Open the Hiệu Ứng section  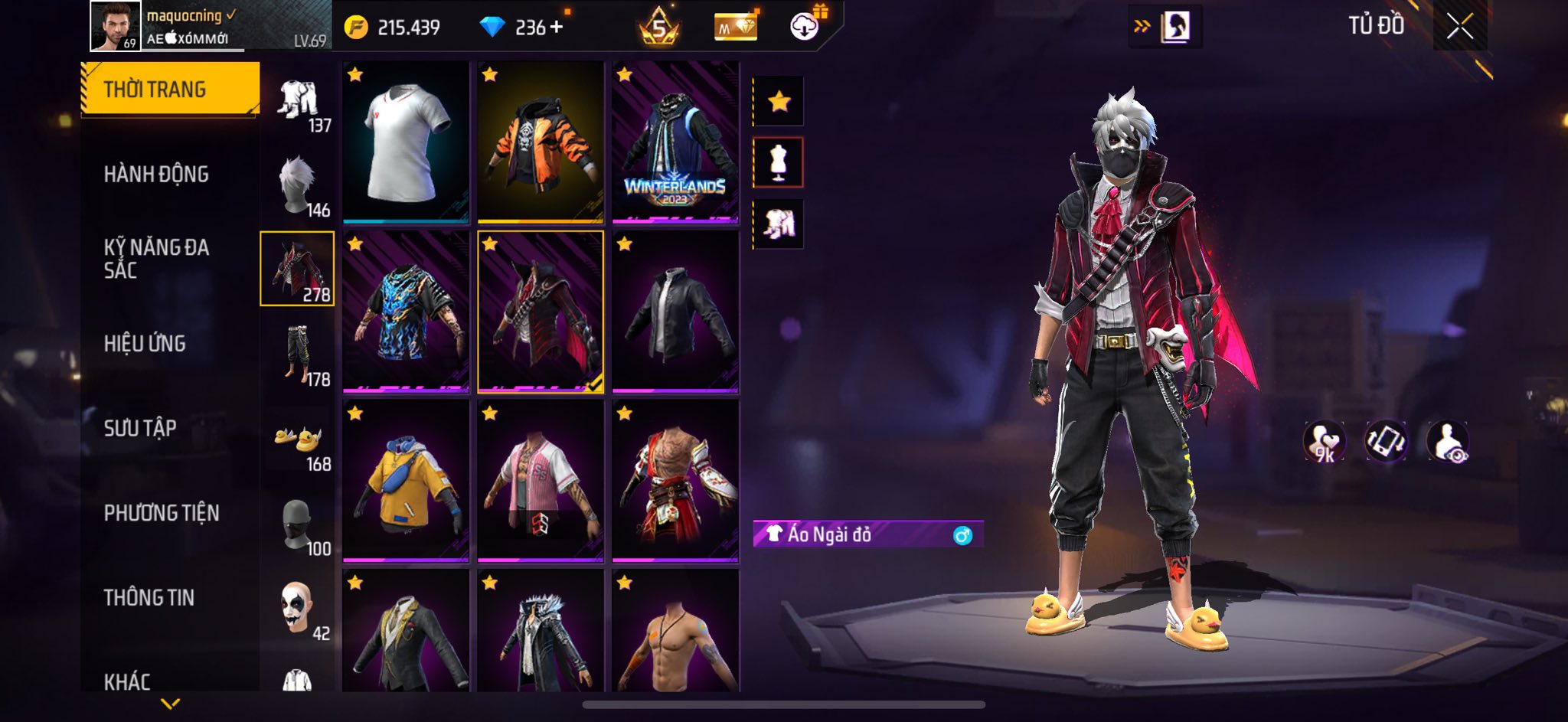[145, 344]
